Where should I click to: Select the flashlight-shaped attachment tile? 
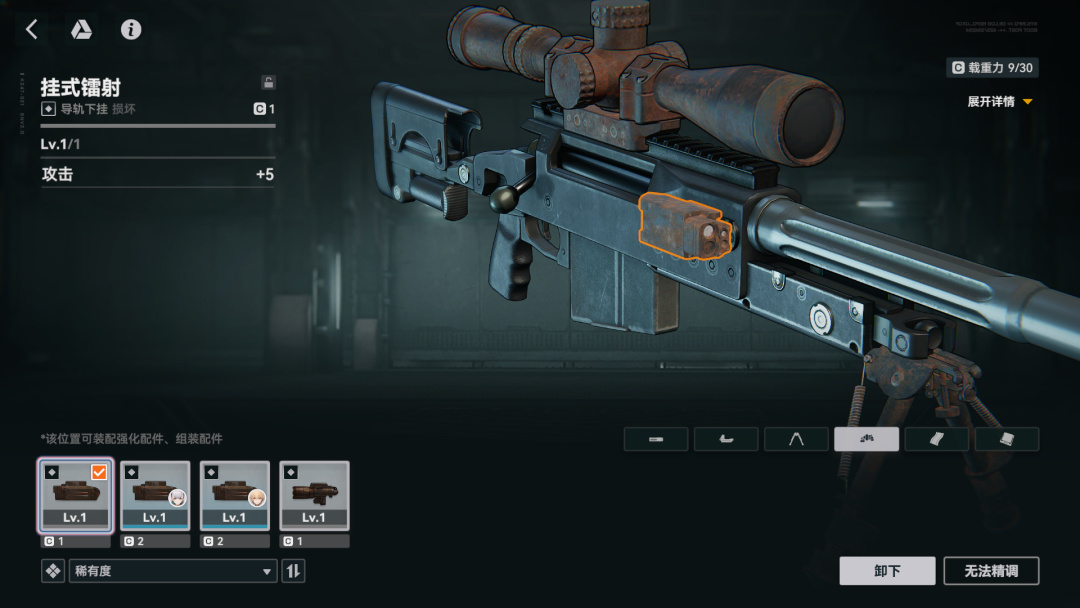314,495
